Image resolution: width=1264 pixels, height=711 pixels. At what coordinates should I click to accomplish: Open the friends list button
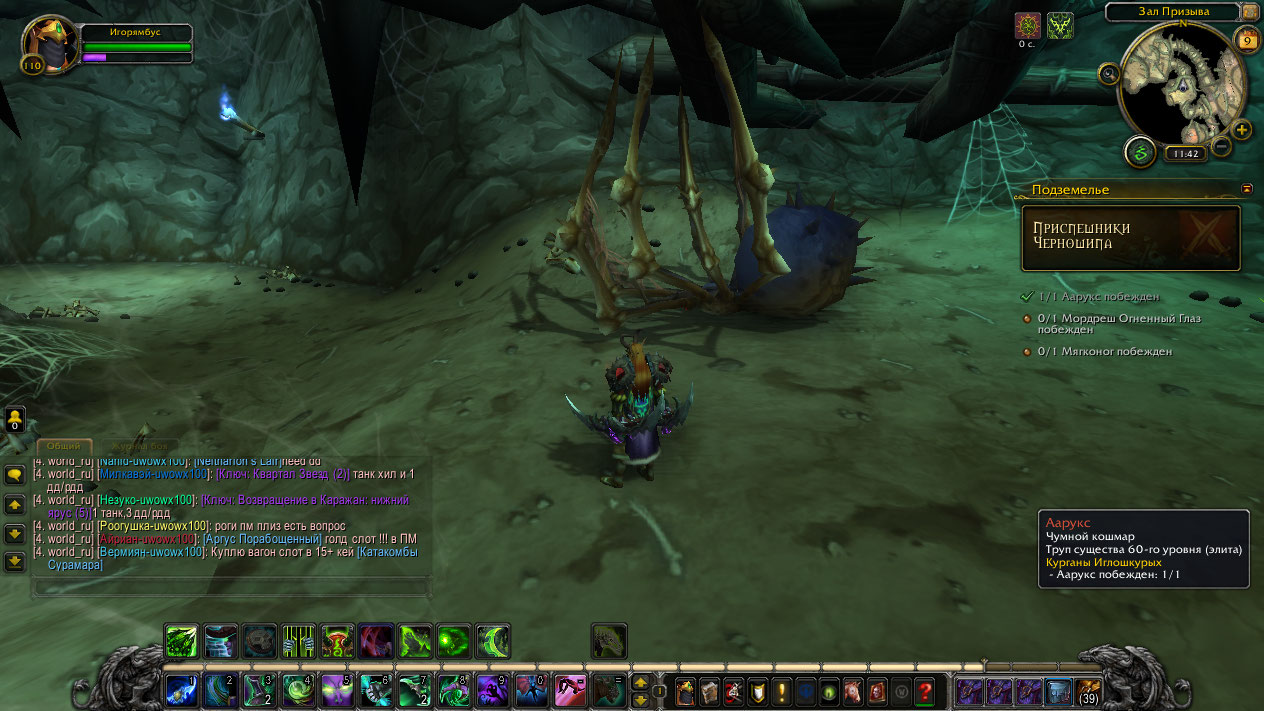click(x=15, y=418)
